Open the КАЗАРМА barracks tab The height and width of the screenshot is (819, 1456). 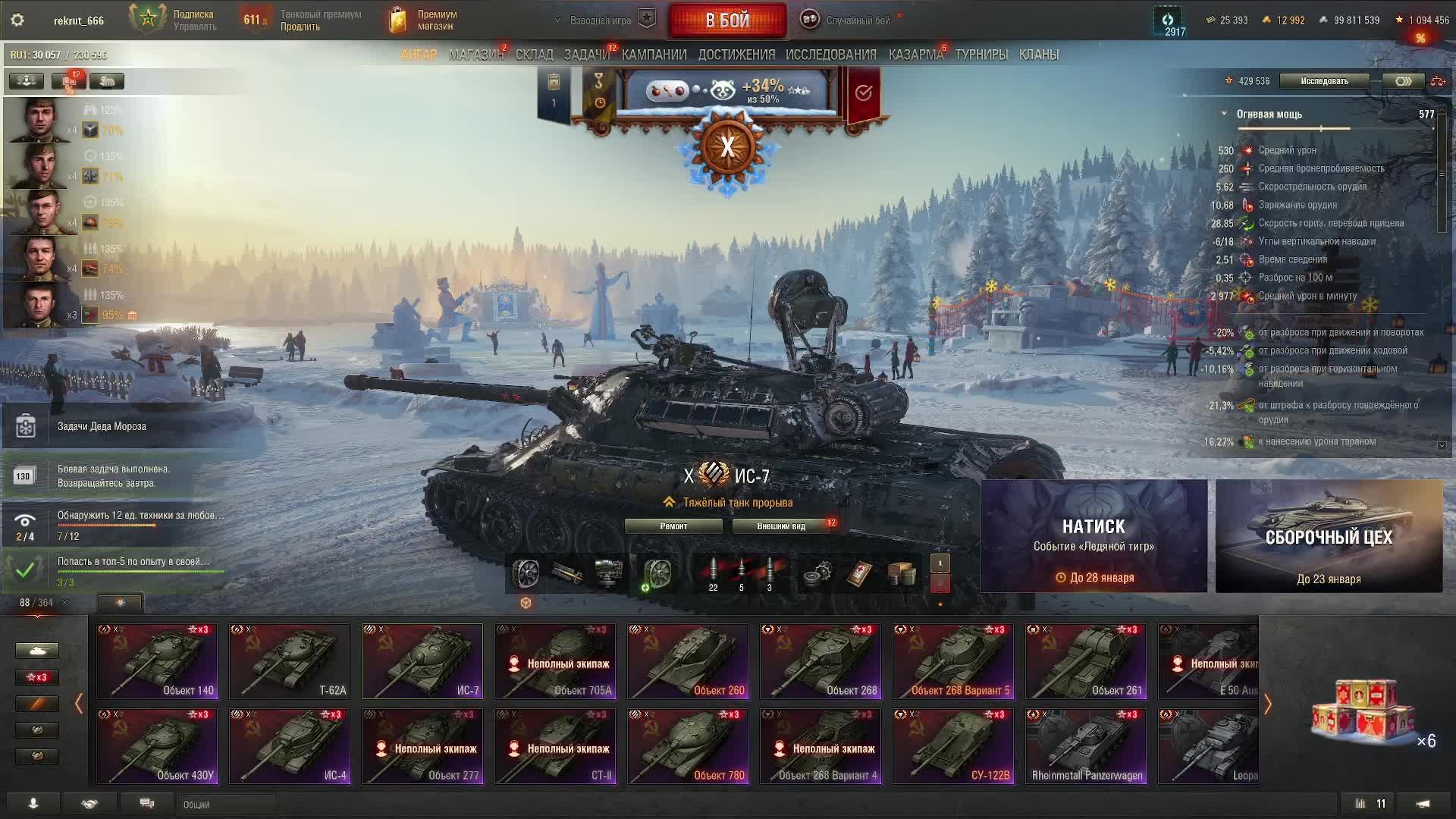(x=915, y=55)
